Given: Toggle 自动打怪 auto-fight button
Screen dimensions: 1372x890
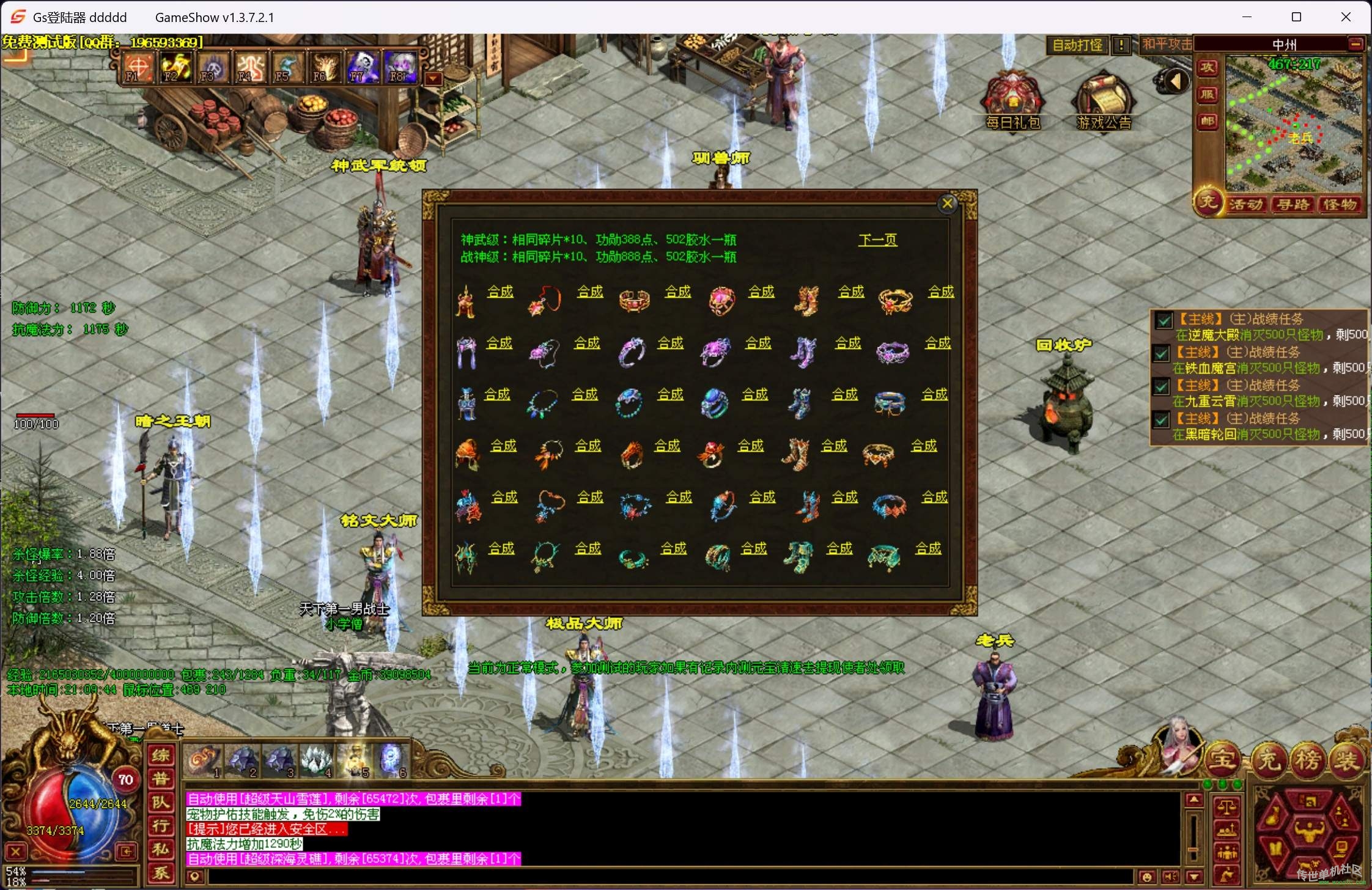Looking at the screenshot, I should pyautogui.click(x=1077, y=45).
